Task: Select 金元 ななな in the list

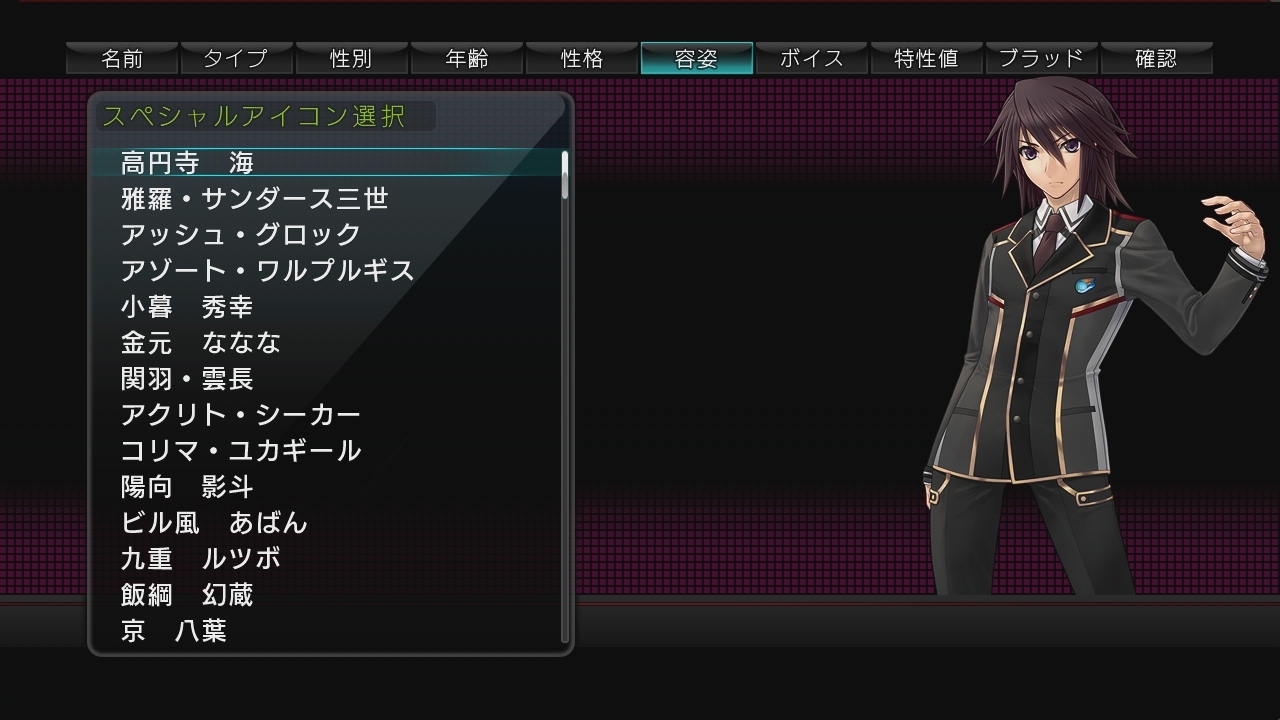Action: [x=200, y=342]
